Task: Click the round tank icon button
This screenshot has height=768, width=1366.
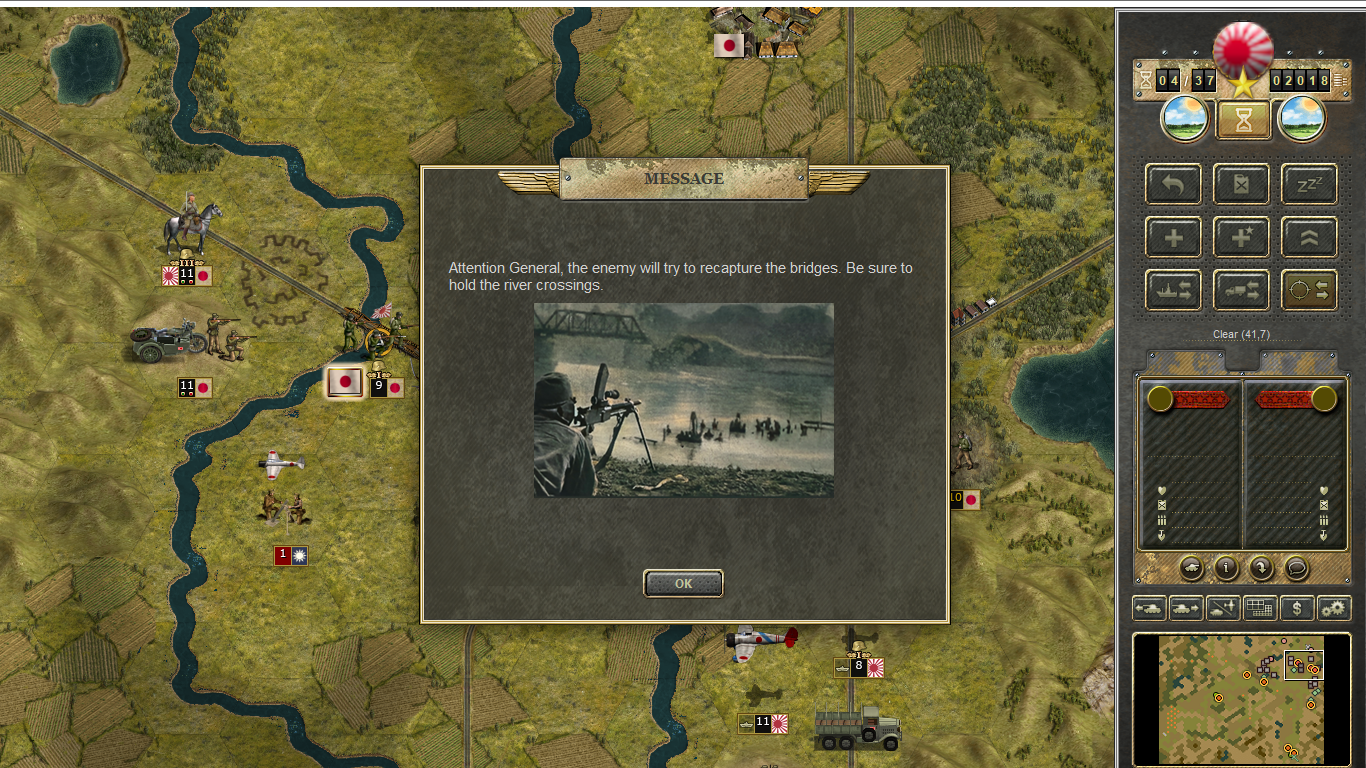Action: 1192,568
